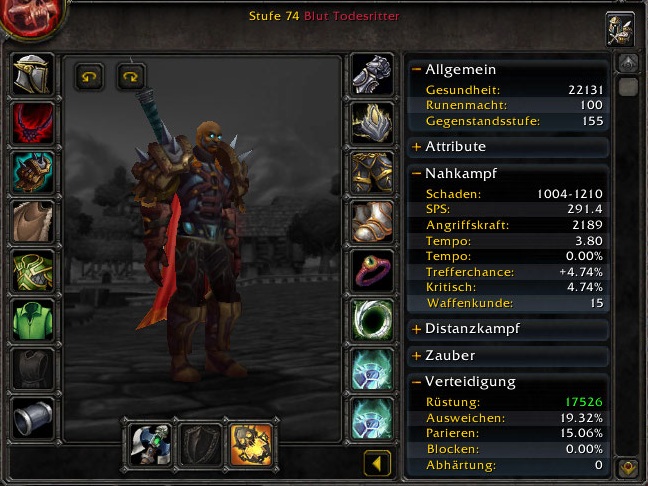Collapse the Nahkampf section header
The height and width of the screenshot is (486, 648).
417,173
